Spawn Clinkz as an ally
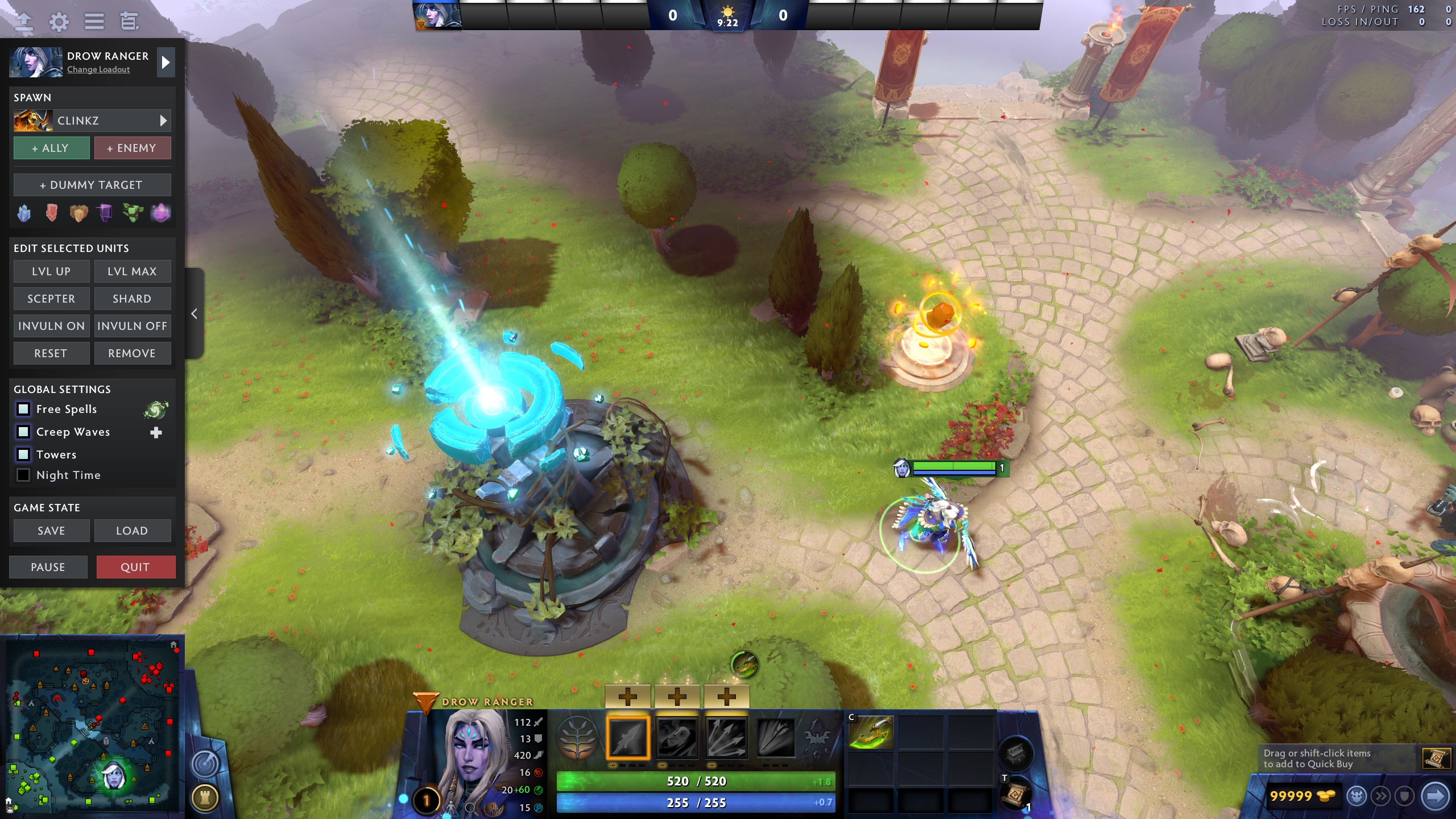 click(51, 148)
